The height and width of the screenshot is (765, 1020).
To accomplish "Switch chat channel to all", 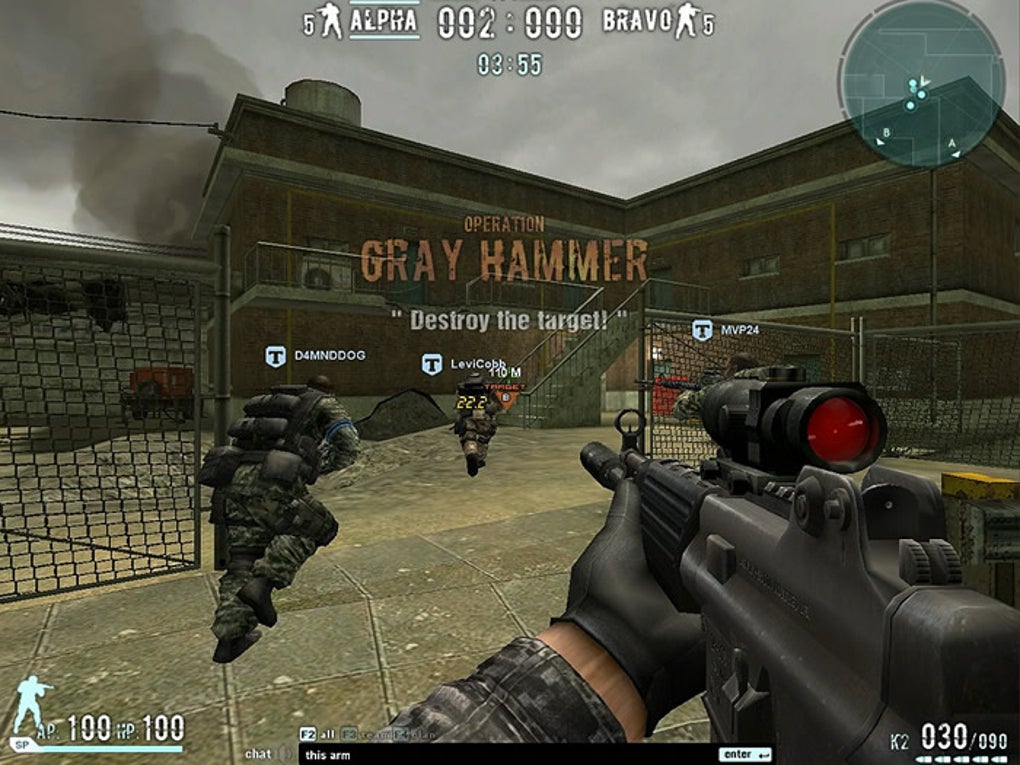I will (318, 733).
